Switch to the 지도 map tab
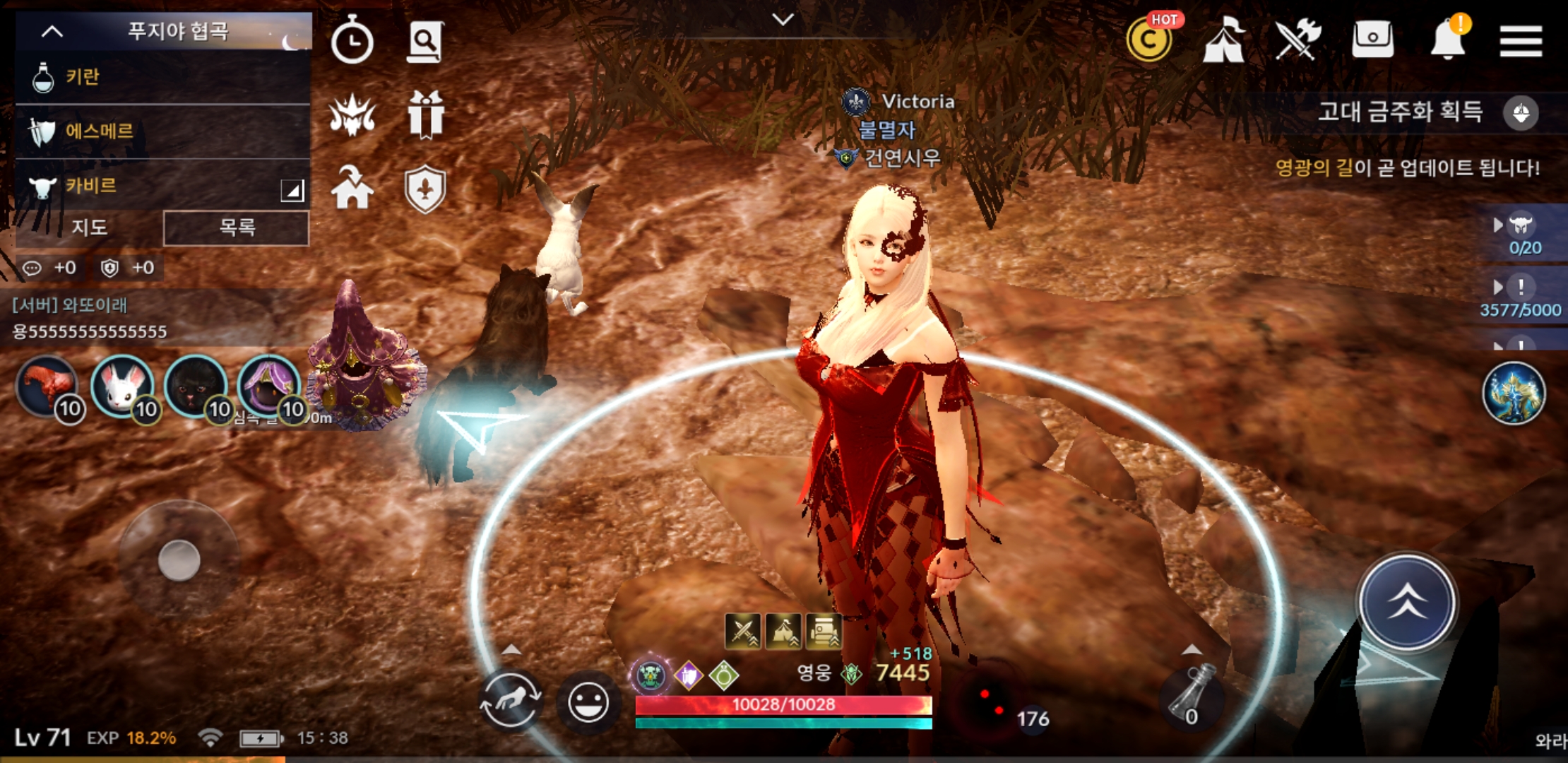 pyautogui.click(x=90, y=227)
